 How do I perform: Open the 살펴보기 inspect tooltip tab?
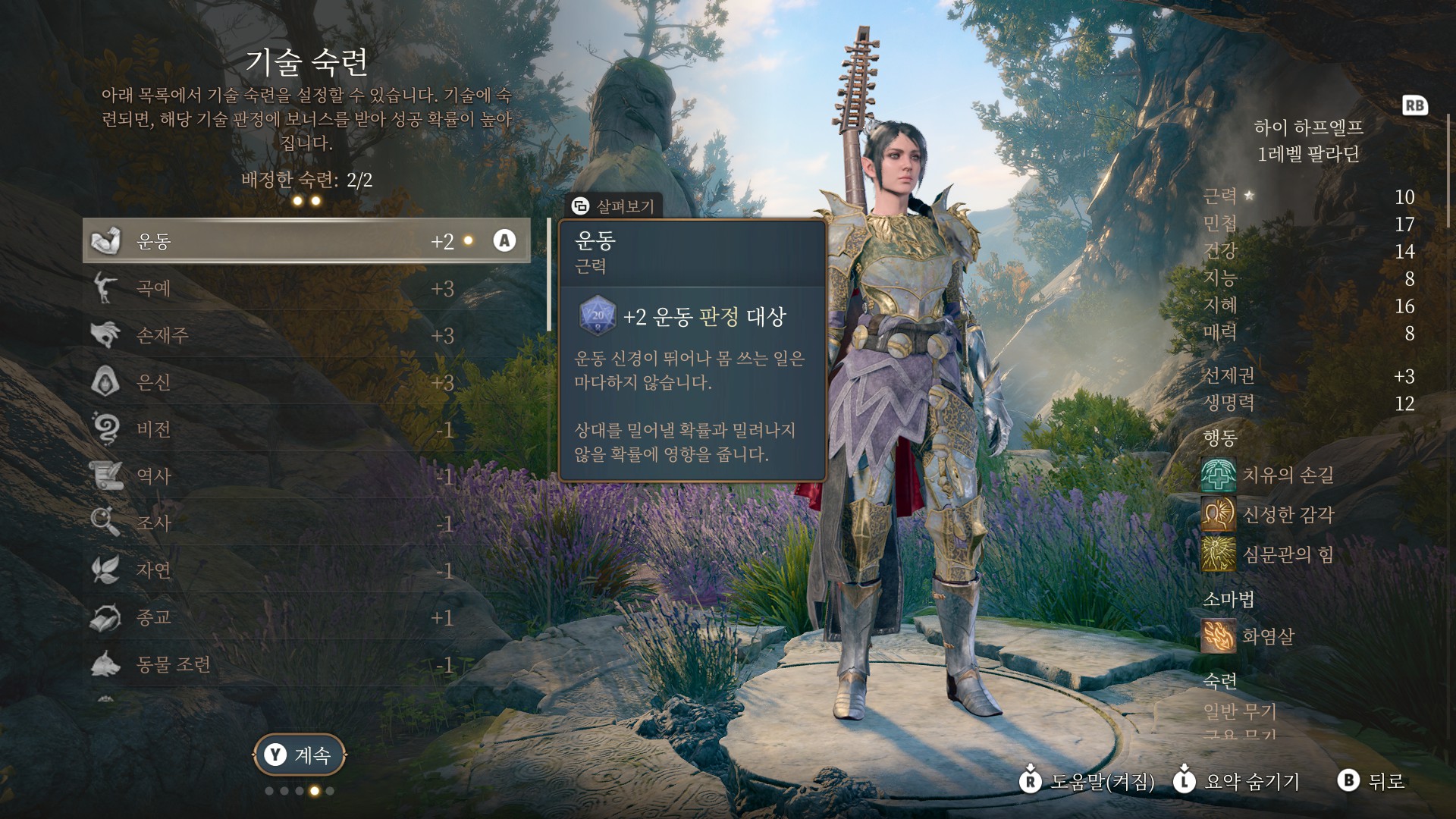[614, 206]
